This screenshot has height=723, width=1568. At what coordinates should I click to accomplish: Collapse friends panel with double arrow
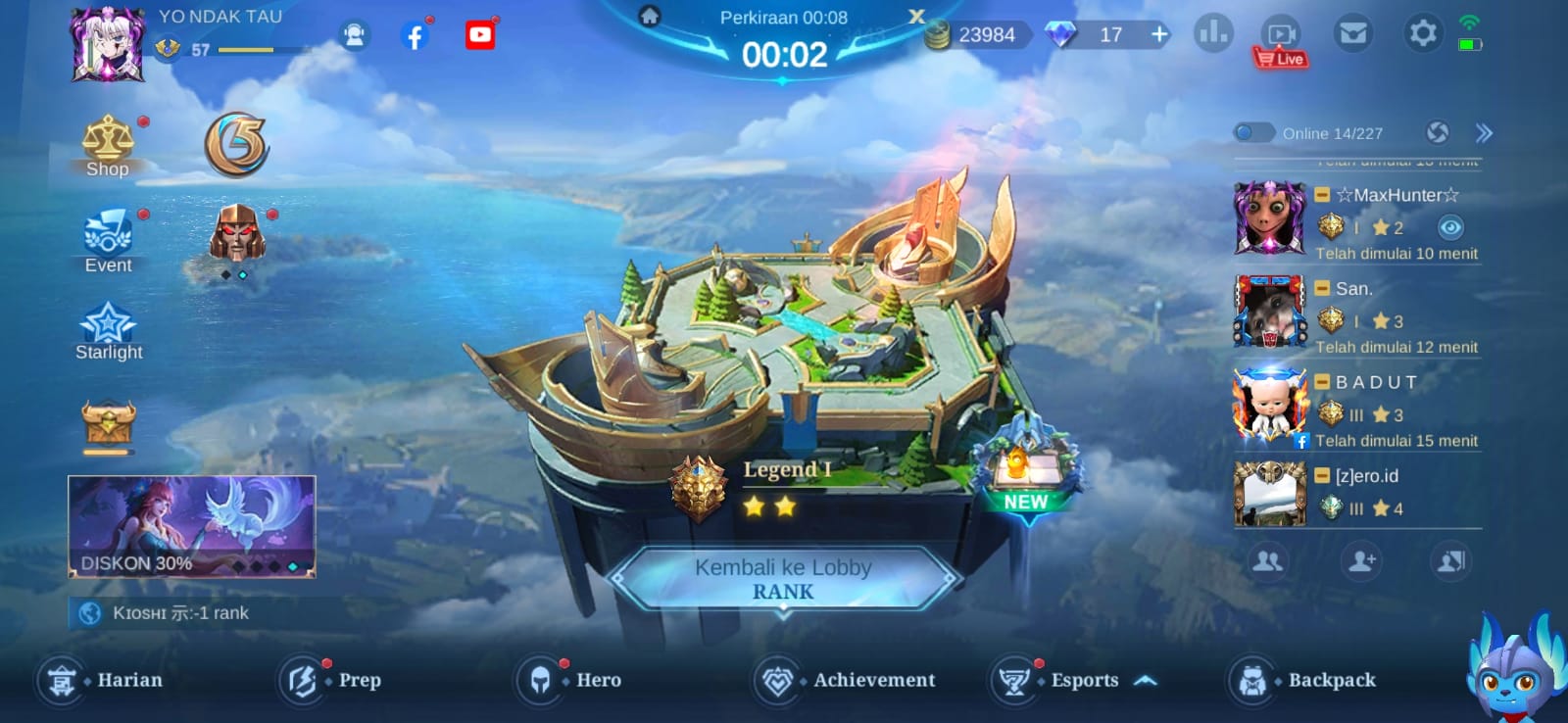pos(1482,131)
